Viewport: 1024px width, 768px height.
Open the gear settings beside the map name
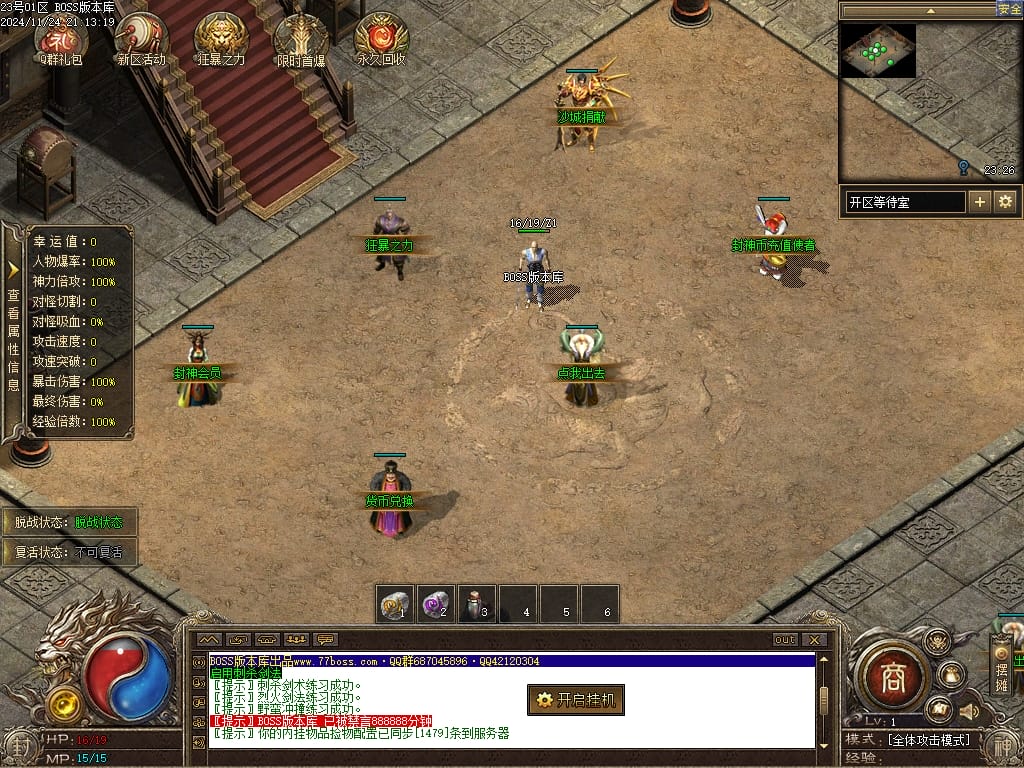[x=1005, y=202]
